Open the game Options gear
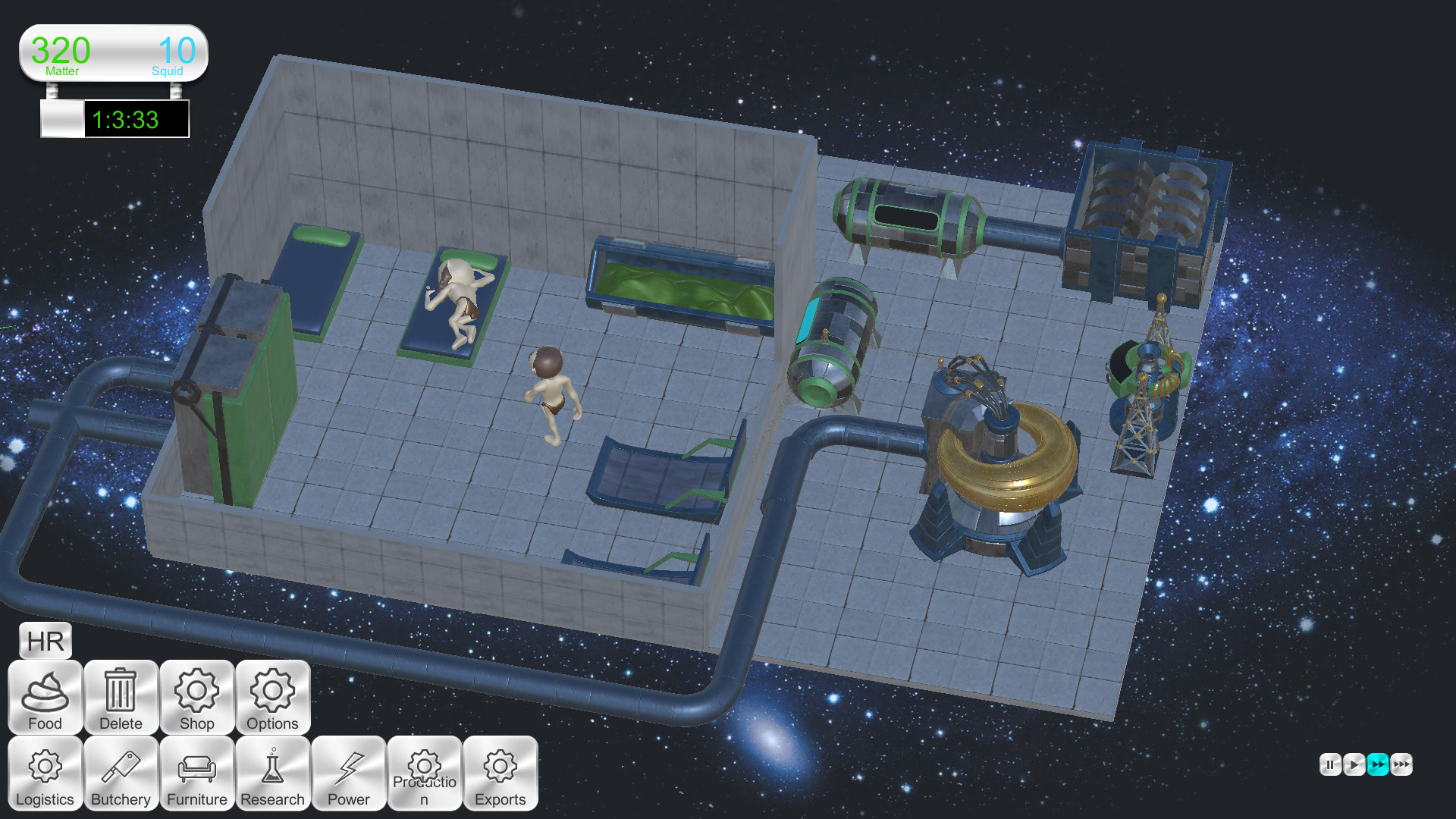Image resolution: width=1456 pixels, height=819 pixels. [272, 698]
